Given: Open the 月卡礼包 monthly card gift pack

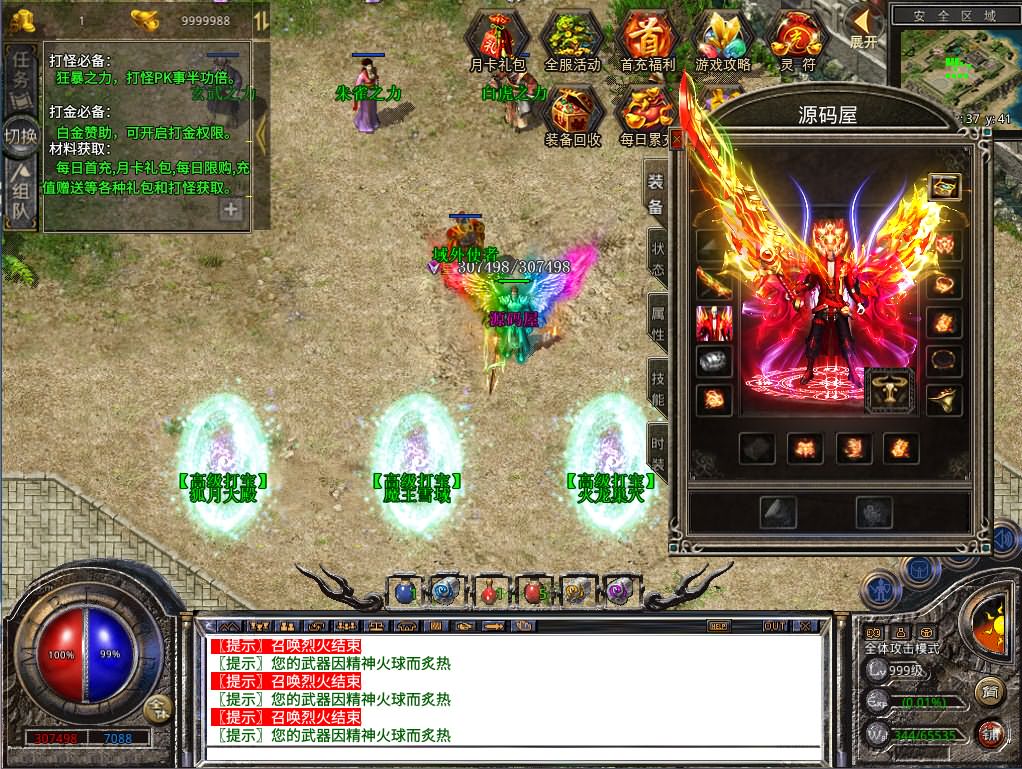Looking at the screenshot, I should (x=497, y=40).
